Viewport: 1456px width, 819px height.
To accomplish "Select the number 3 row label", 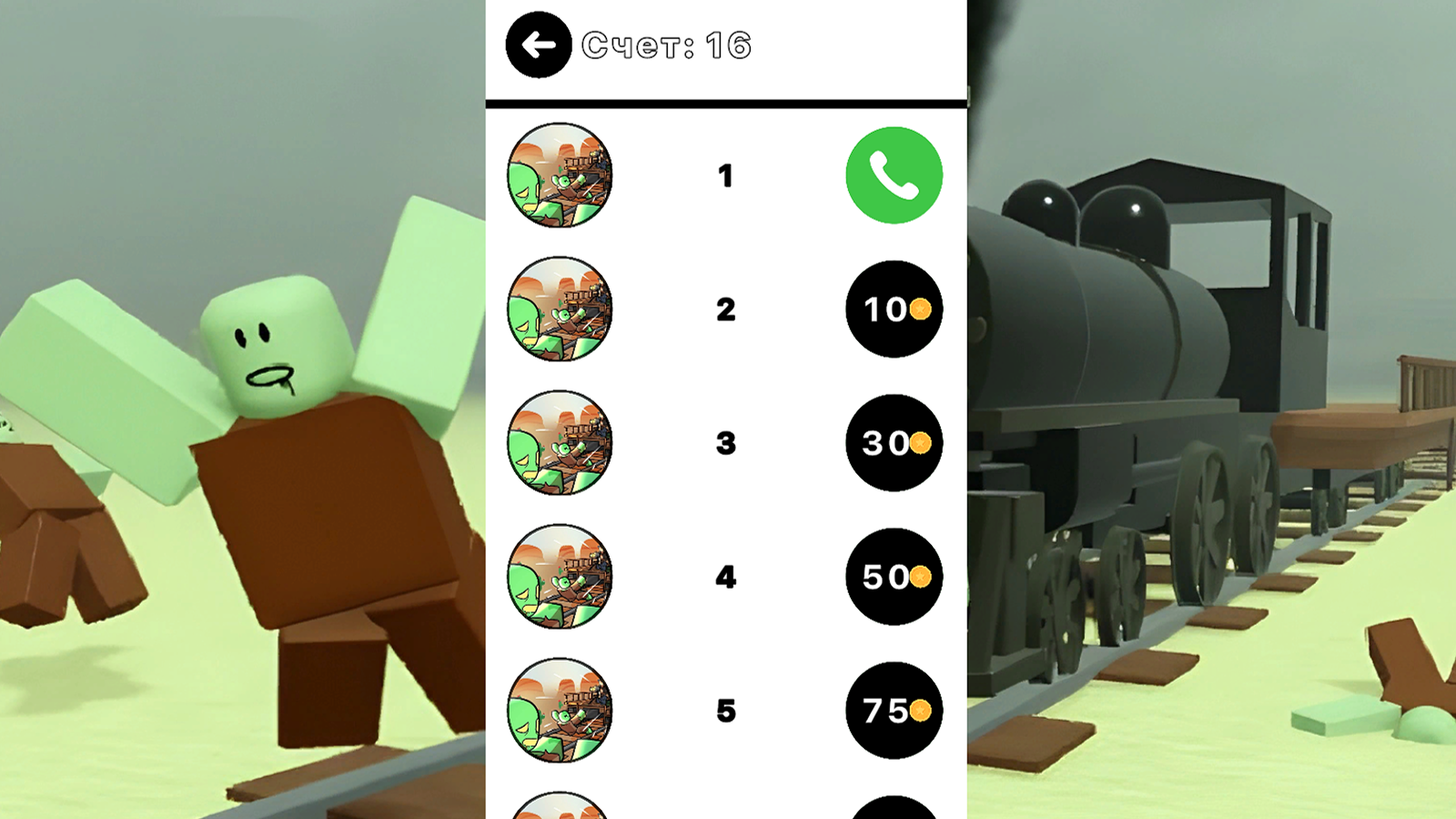I will (726, 444).
